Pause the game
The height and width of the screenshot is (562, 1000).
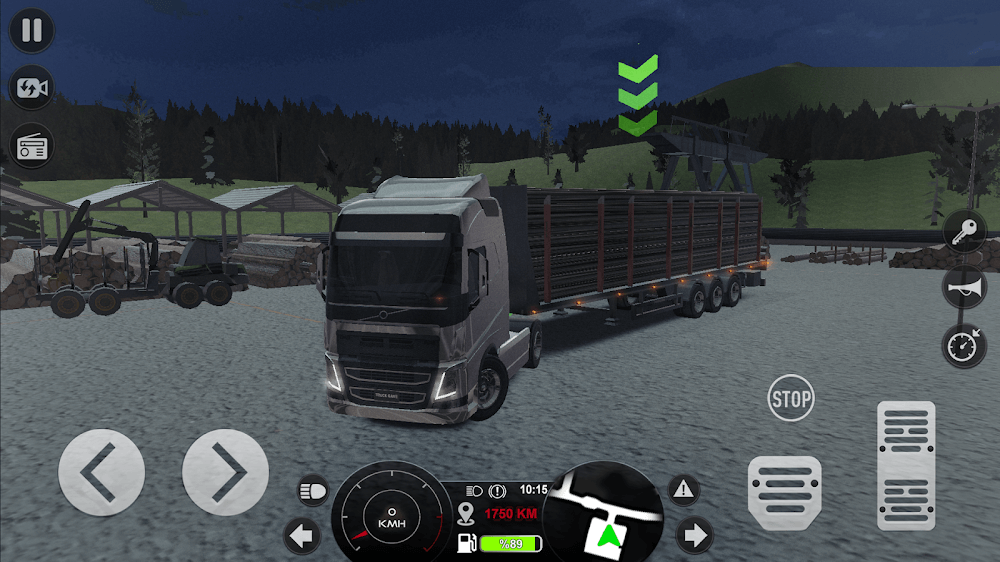click(x=32, y=30)
